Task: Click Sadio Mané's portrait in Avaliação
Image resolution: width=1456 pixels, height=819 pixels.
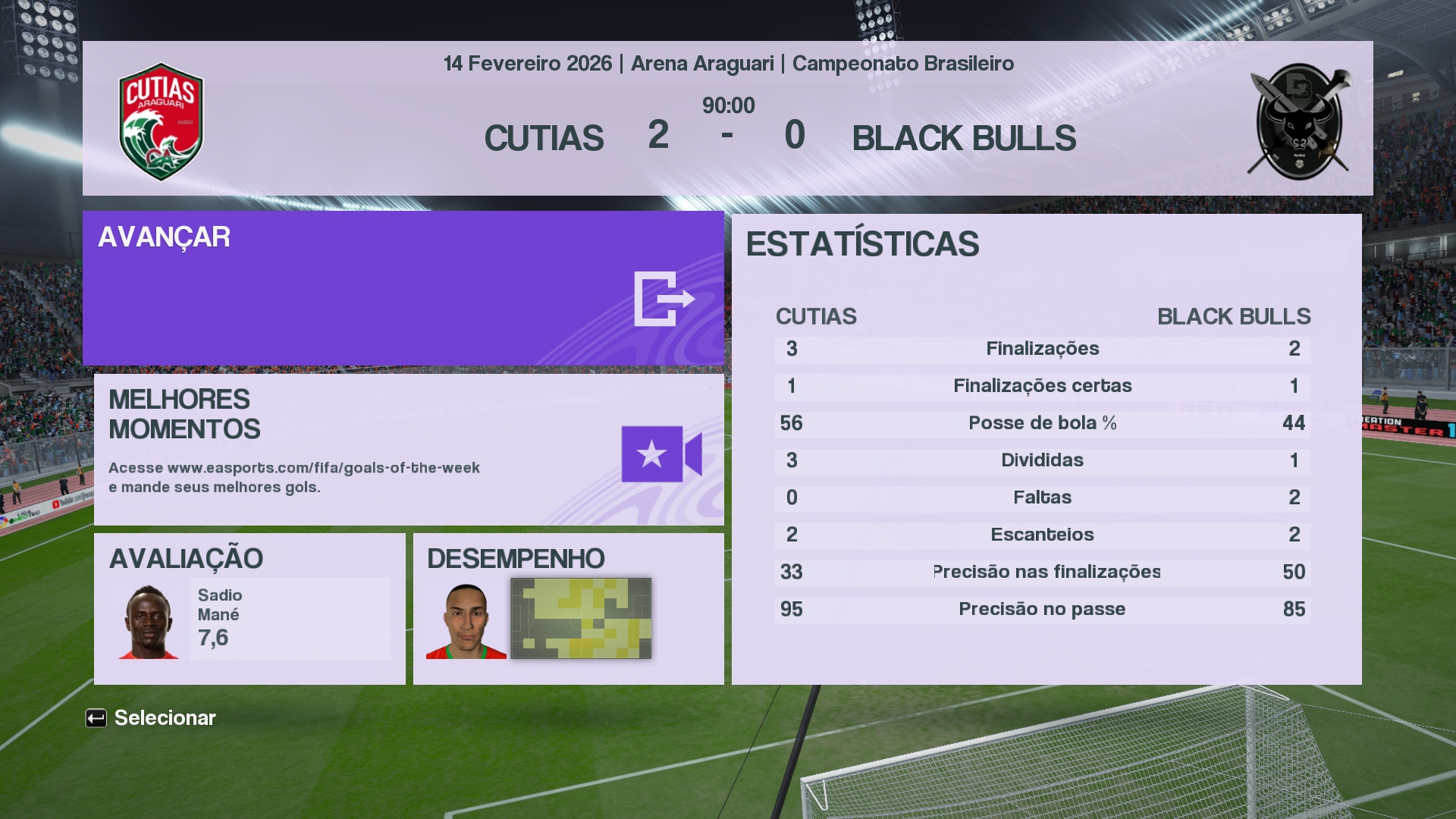Action: click(149, 622)
